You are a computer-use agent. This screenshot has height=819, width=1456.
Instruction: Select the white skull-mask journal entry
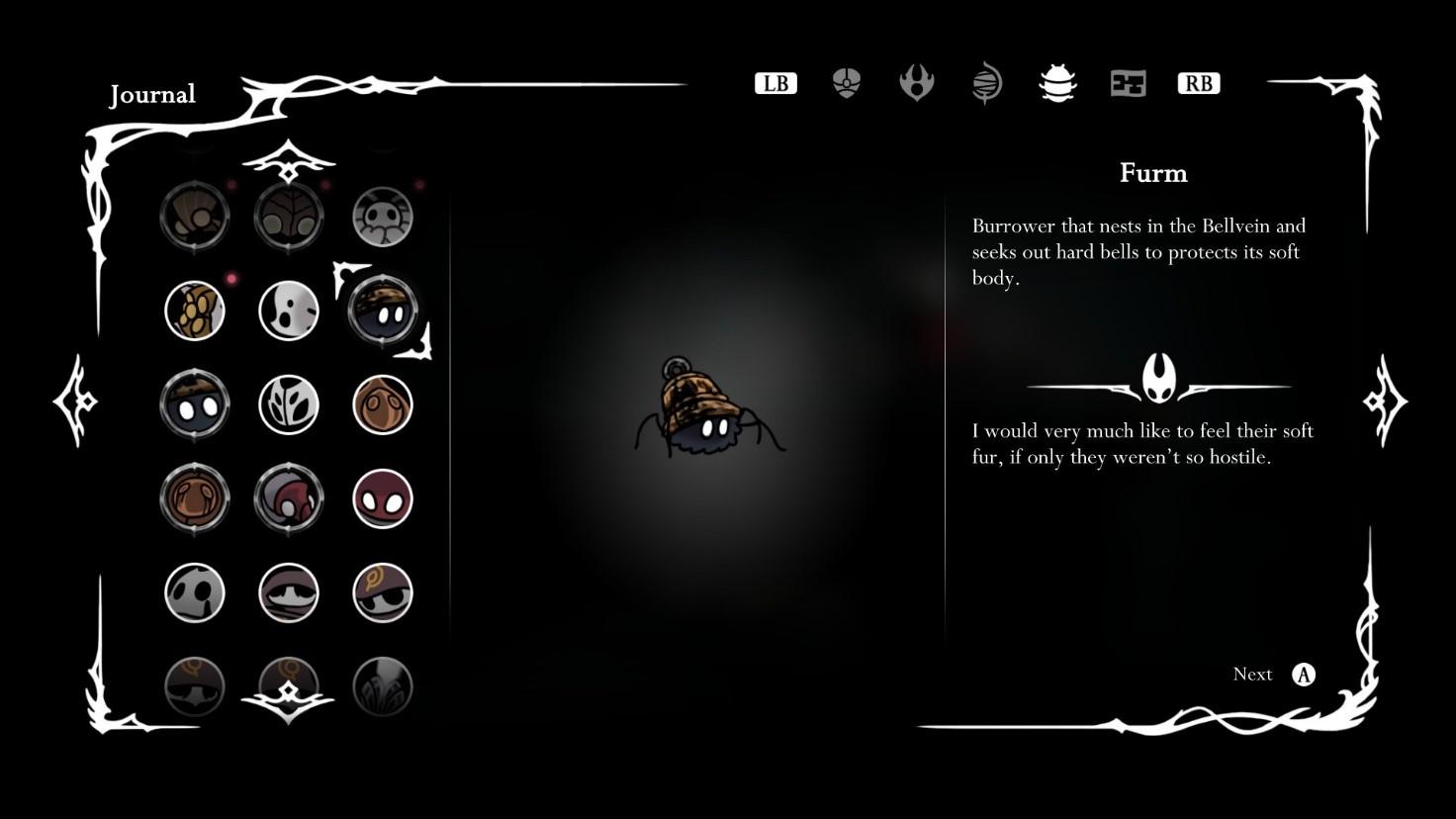(195, 592)
